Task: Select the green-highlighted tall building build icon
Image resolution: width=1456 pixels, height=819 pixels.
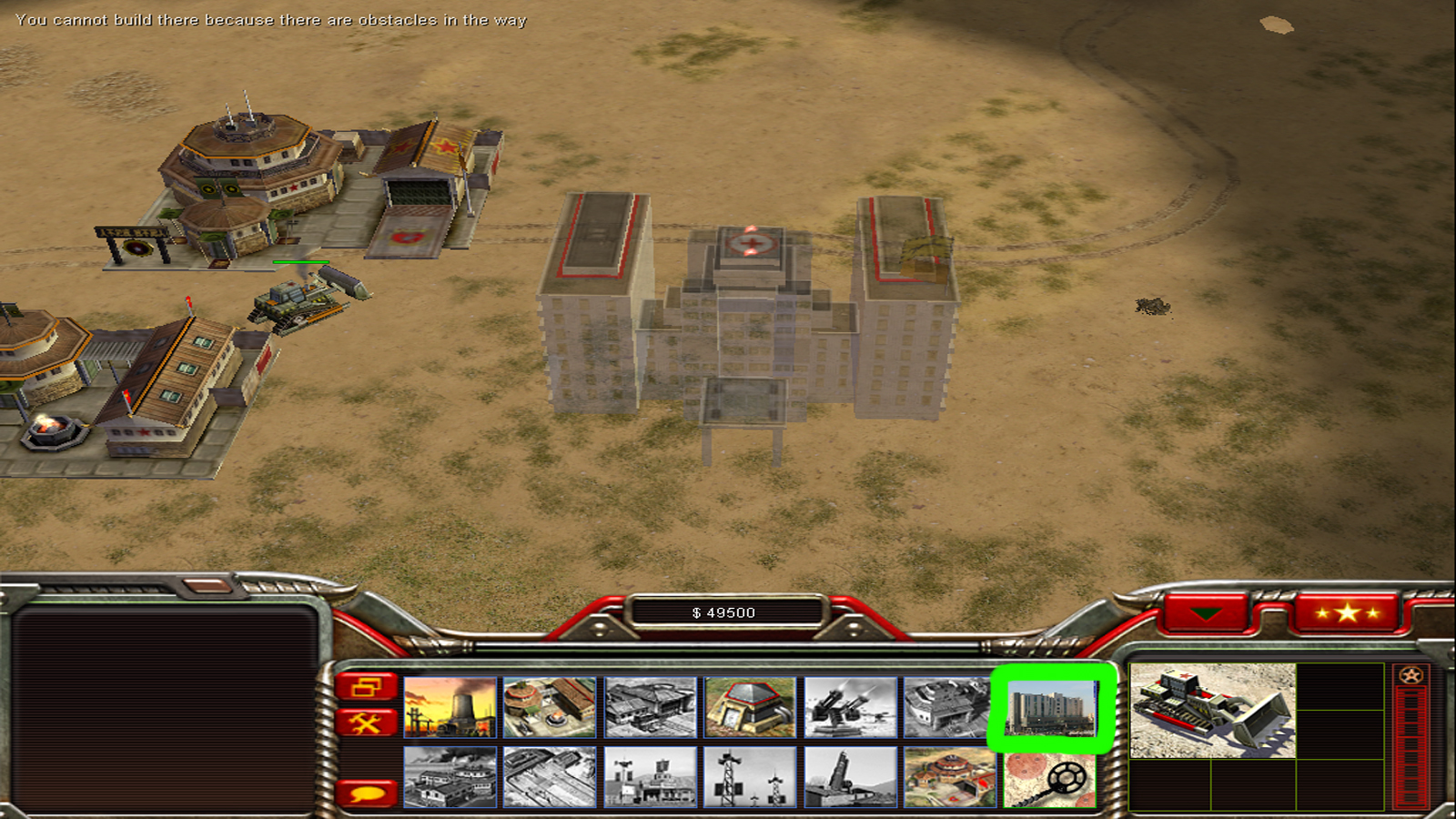Action: tap(1051, 708)
